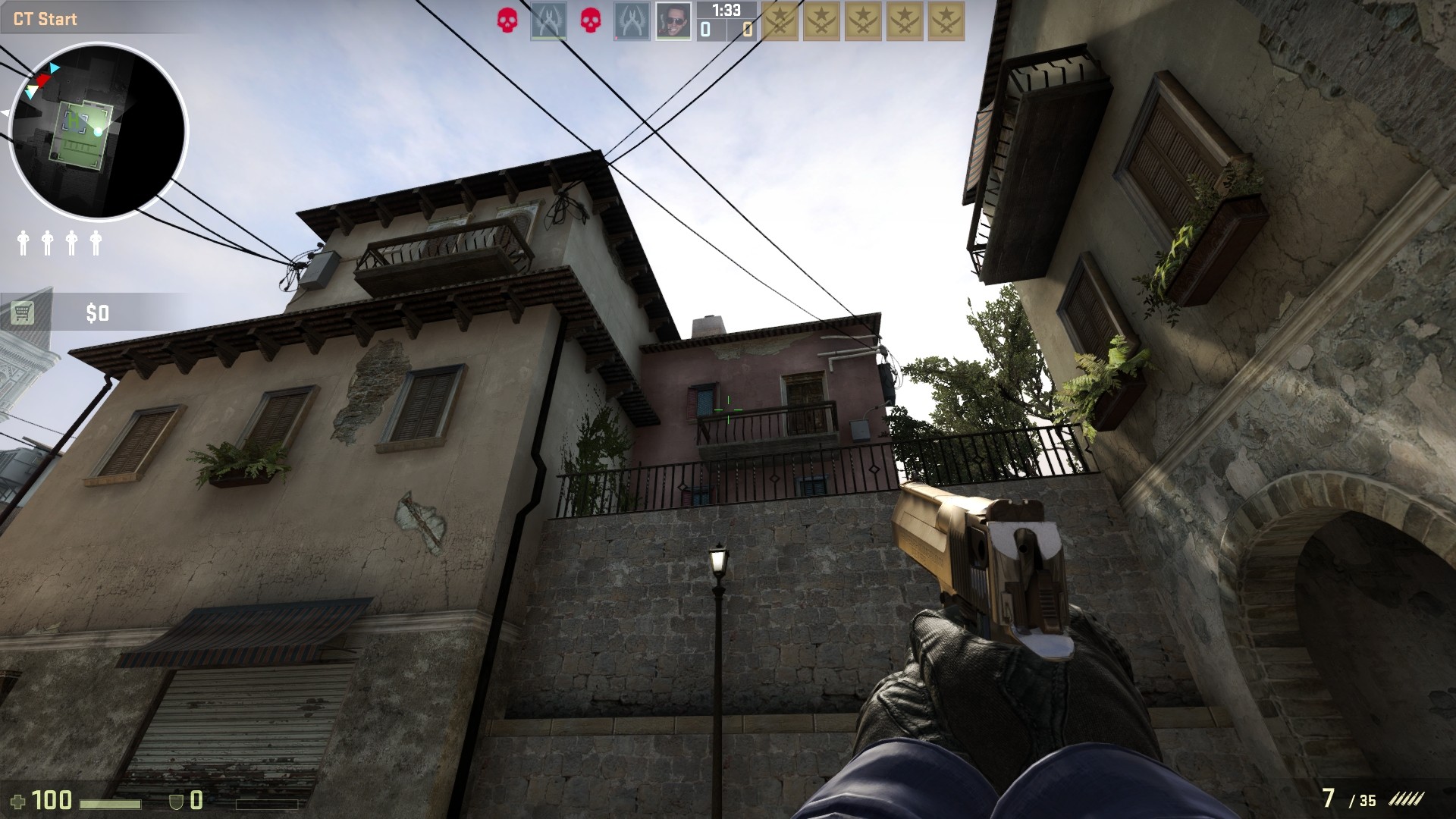
Task: Click the rightmost teammate silhouette icon
Action: [96, 243]
